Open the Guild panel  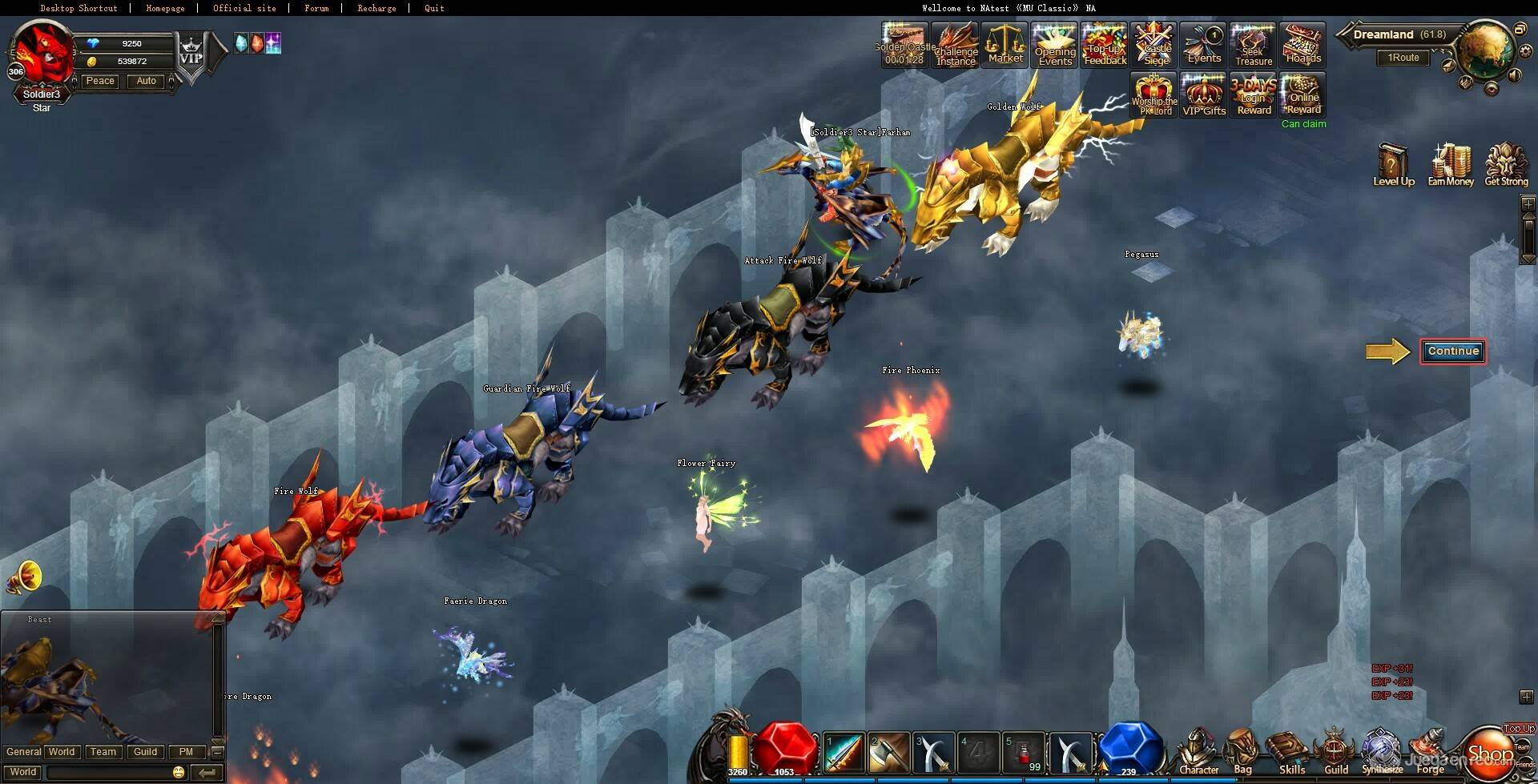(1335, 753)
